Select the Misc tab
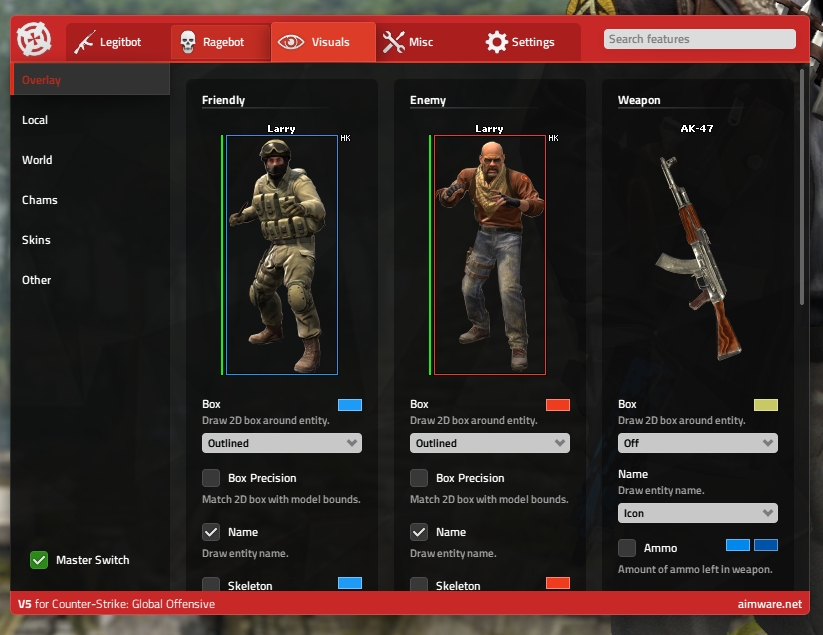 408,42
